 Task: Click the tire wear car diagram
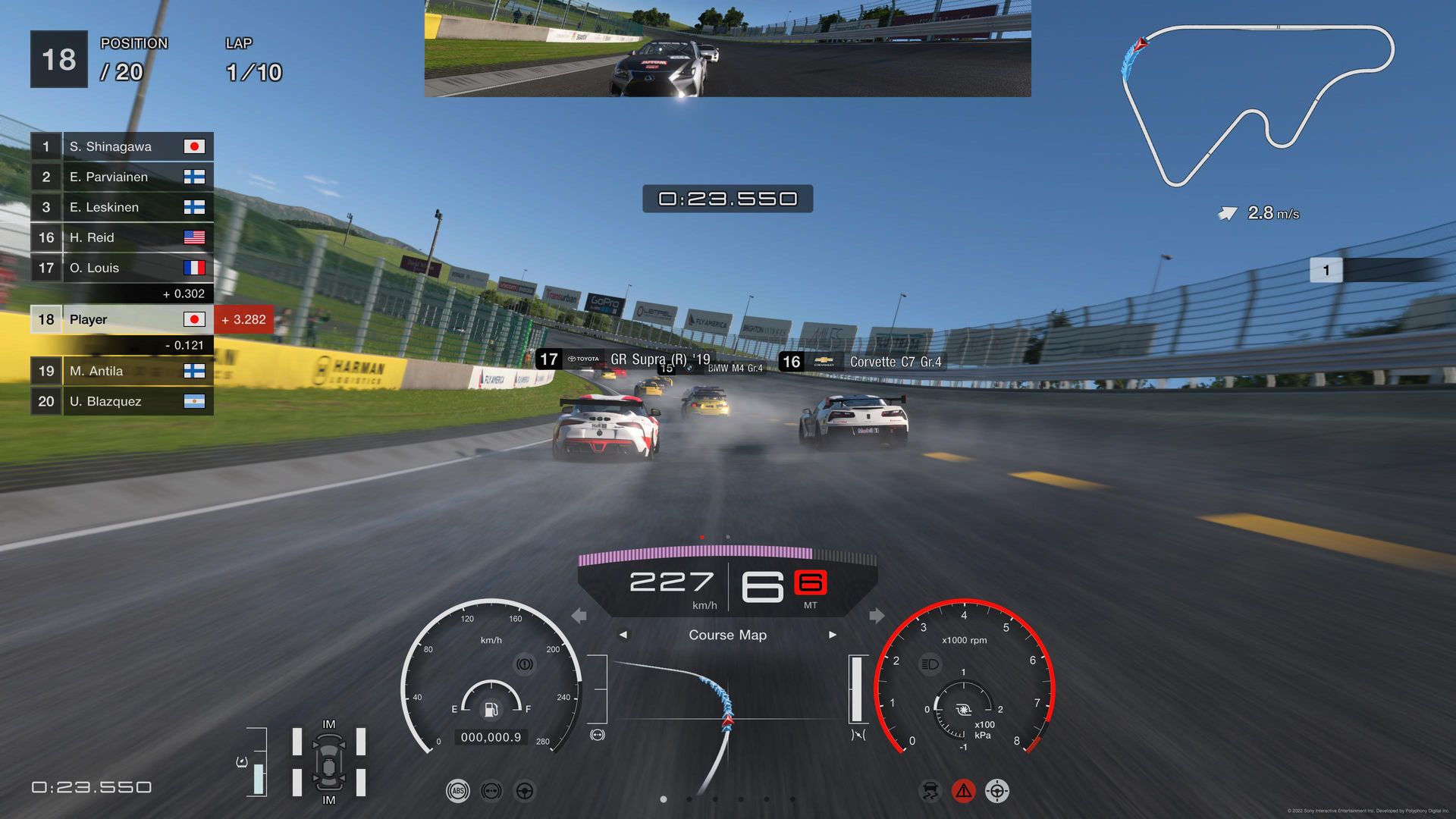tap(328, 762)
